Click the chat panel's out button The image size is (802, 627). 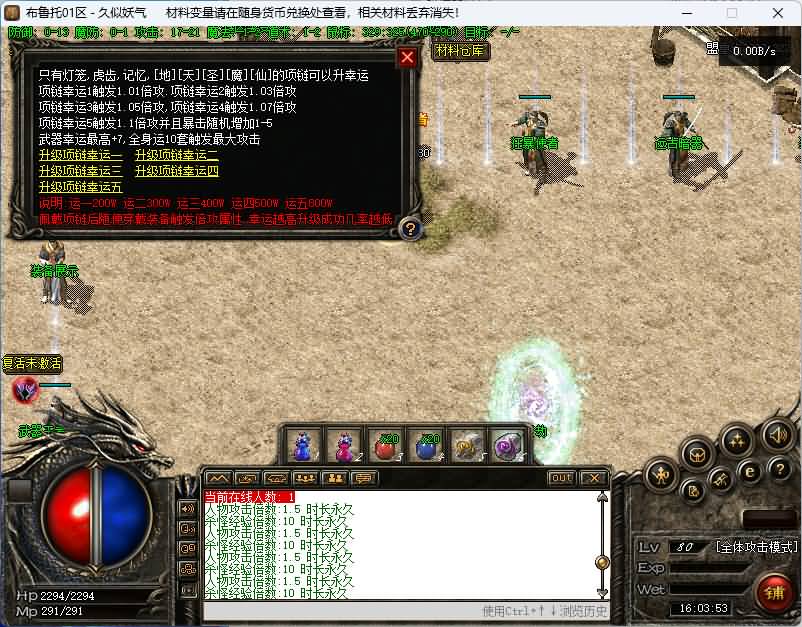point(562,478)
